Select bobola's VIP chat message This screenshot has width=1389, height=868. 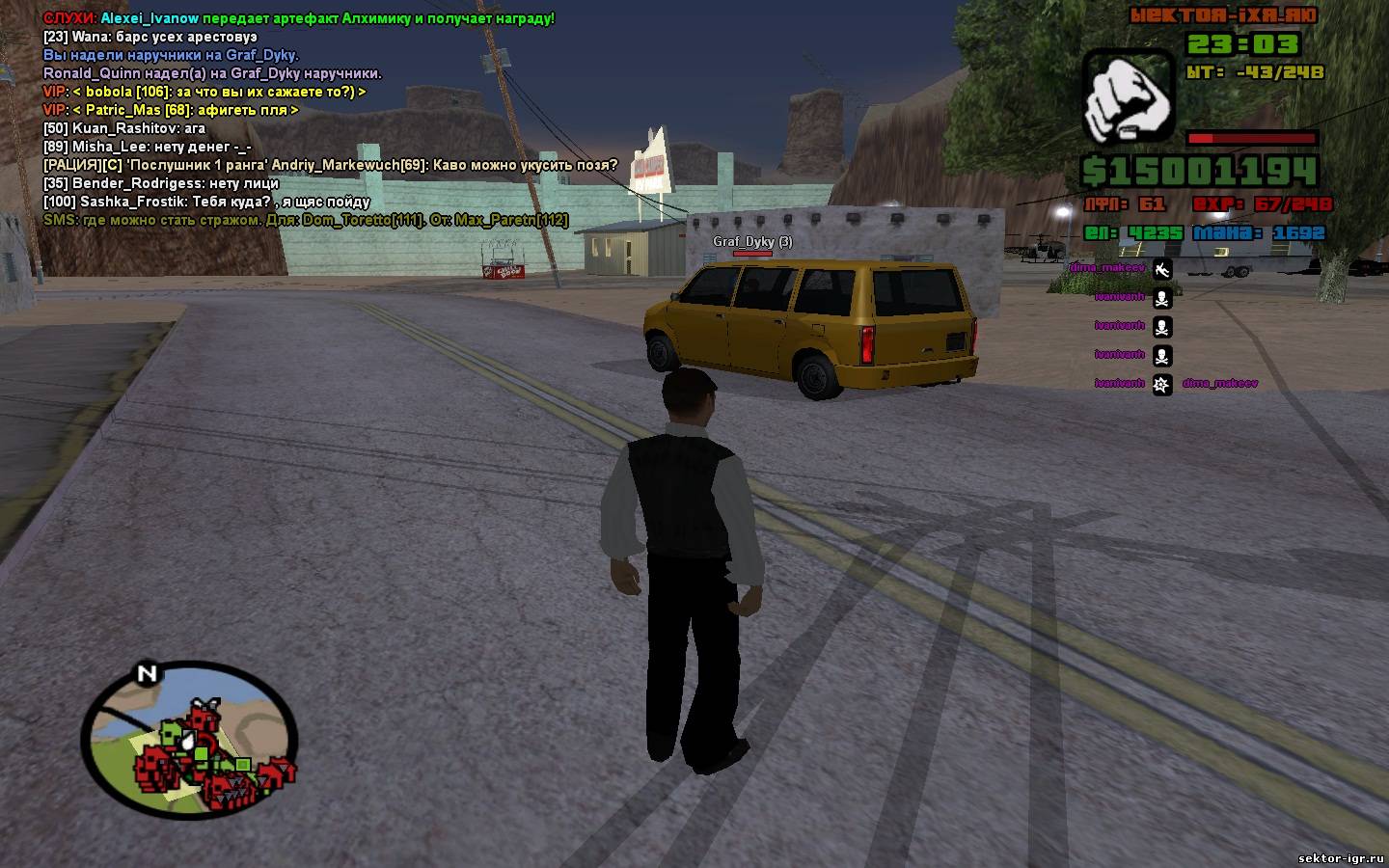(x=204, y=92)
